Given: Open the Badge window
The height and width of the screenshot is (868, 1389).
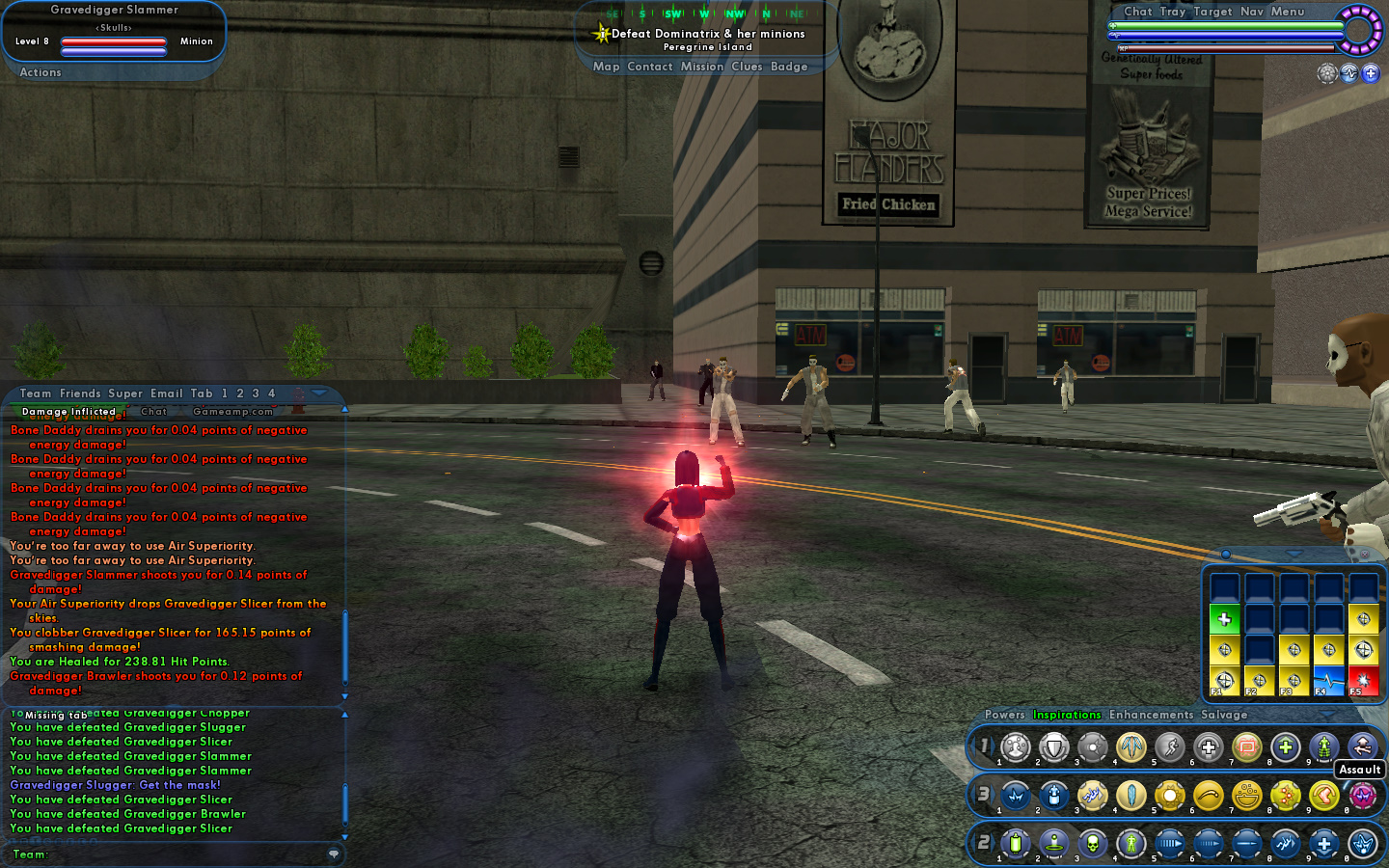Looking at the screenshot, I should 788,67.
